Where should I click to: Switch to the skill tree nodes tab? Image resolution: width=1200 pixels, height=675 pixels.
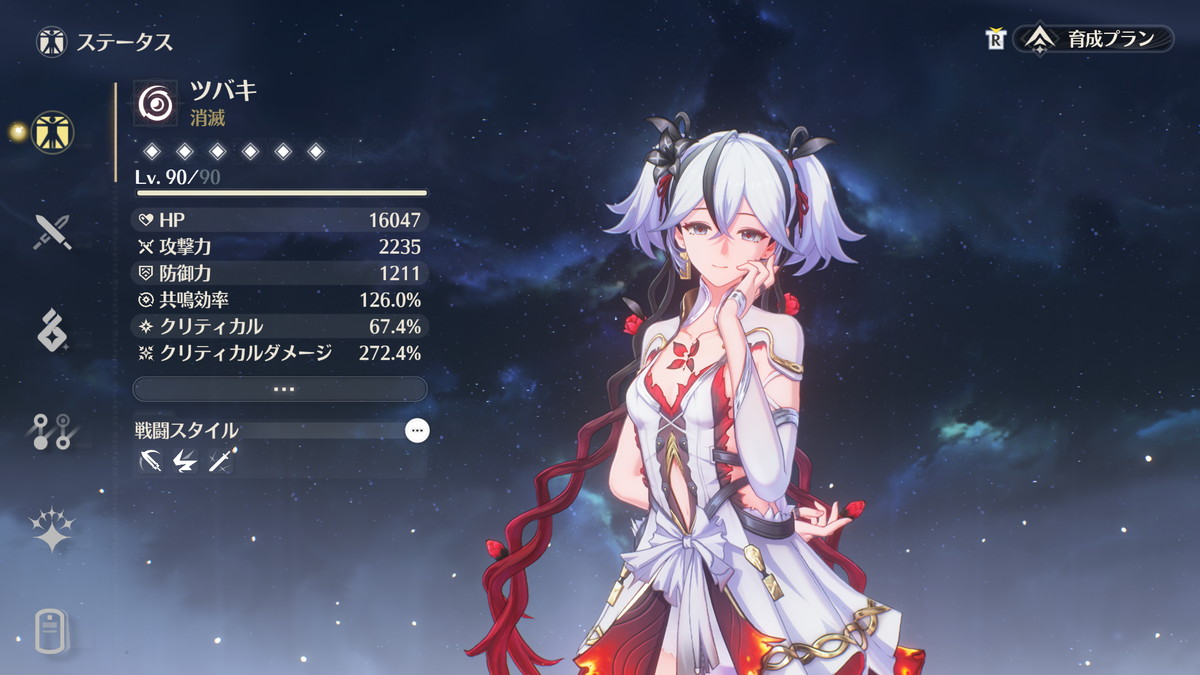50,431
